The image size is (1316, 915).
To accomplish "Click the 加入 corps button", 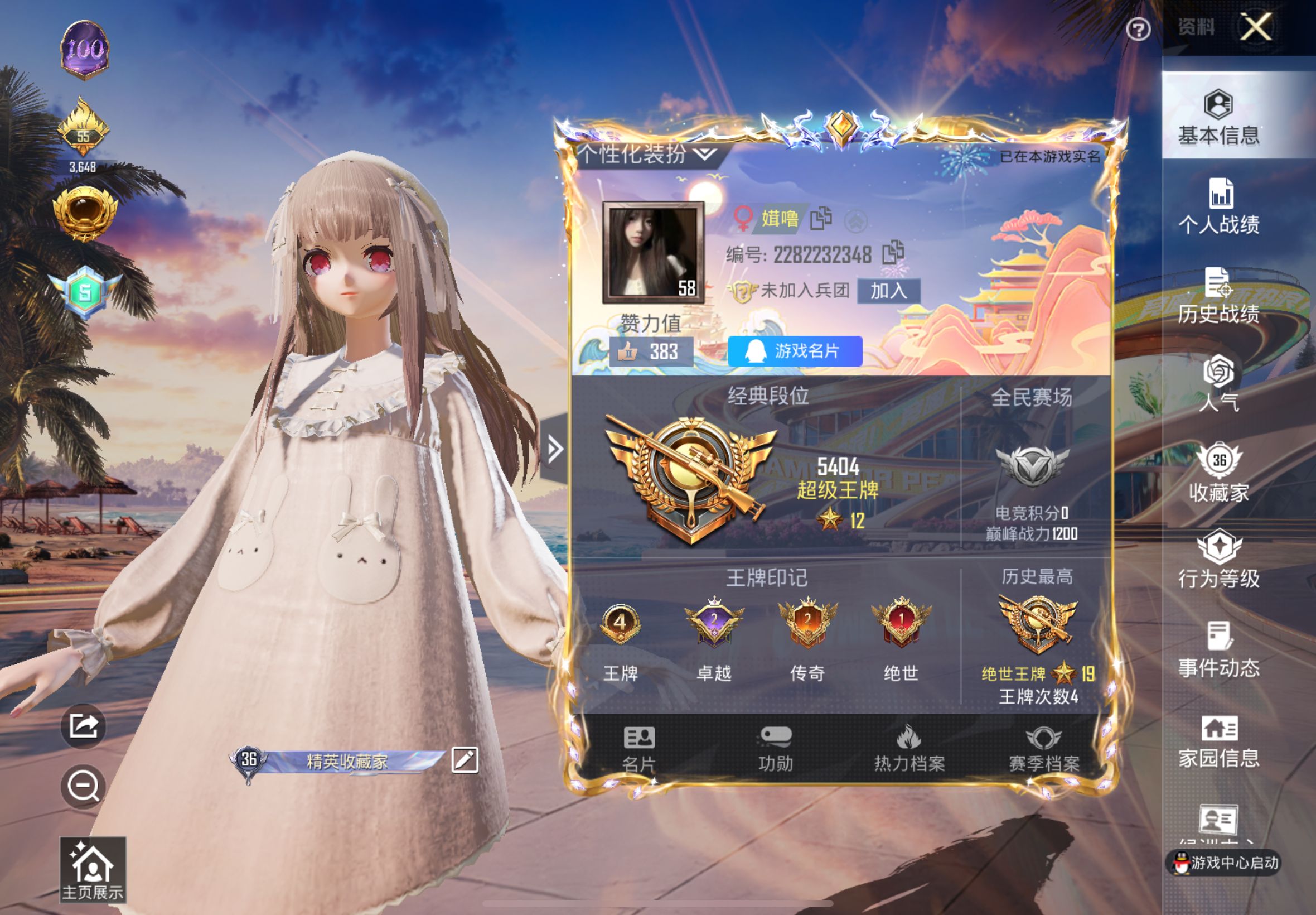I will [x=888, y=291].
